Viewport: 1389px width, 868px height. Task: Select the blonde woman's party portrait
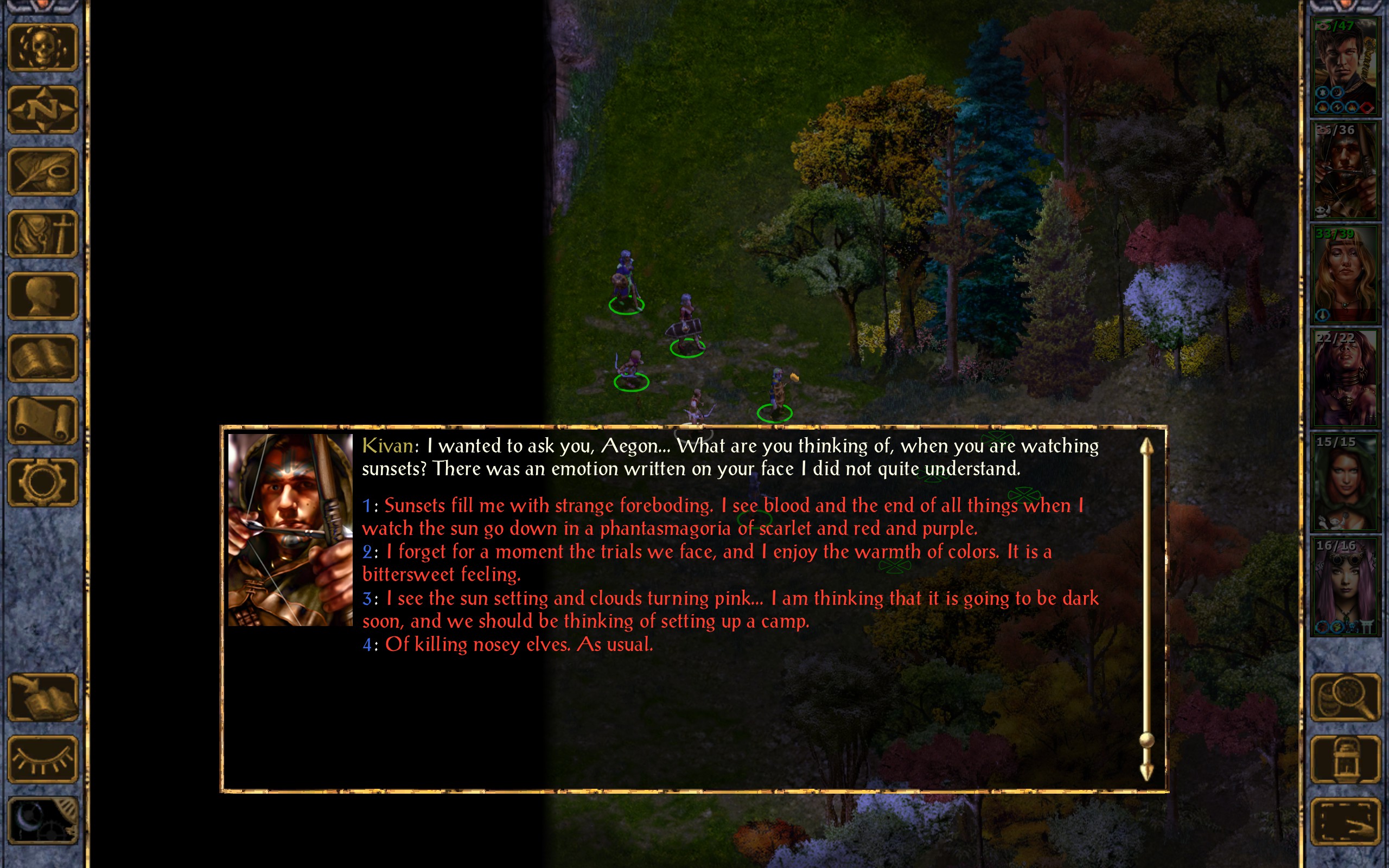pos(1345,275)
